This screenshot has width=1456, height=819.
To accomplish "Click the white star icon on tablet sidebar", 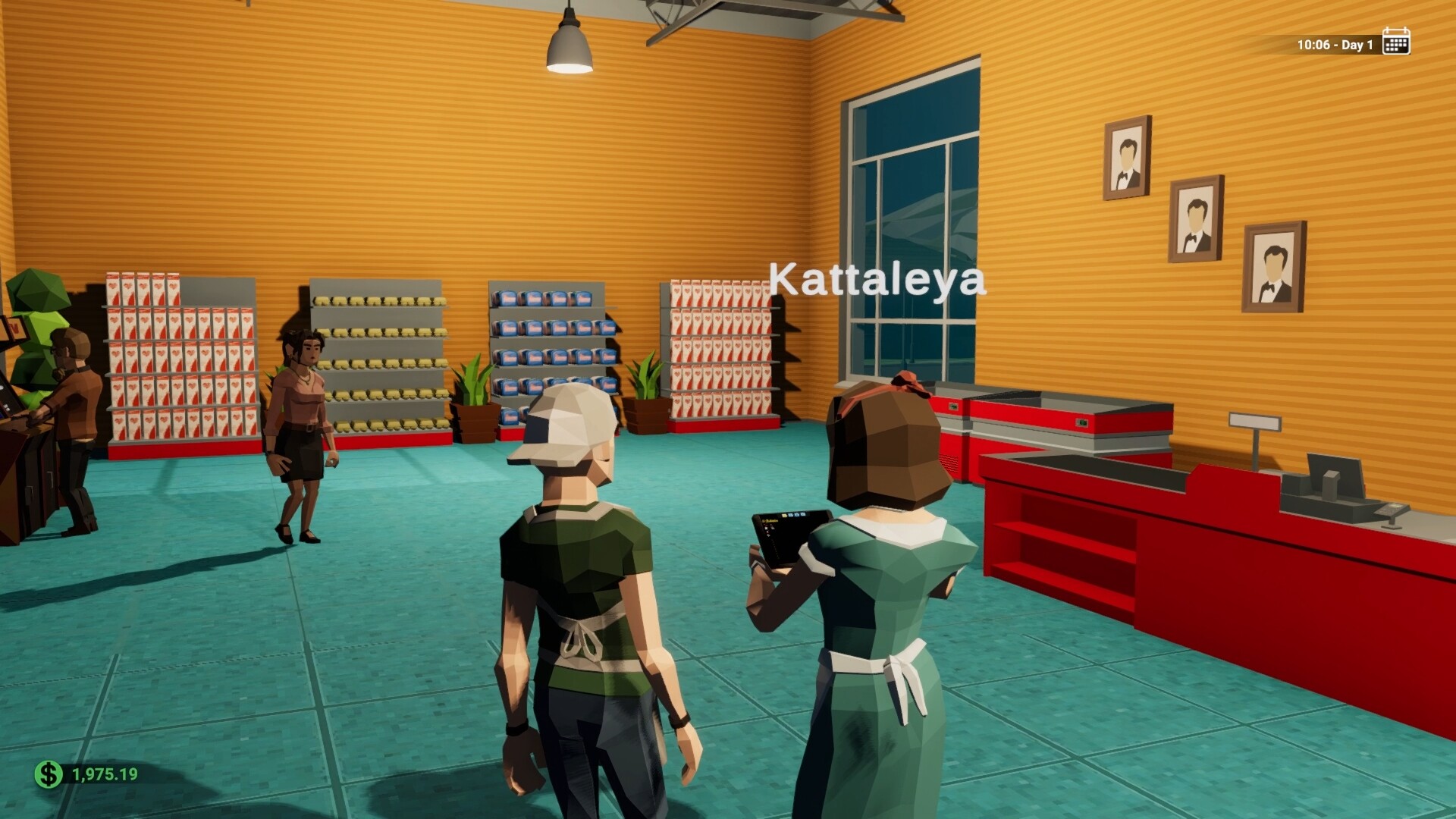I will [x=767, y=528].
